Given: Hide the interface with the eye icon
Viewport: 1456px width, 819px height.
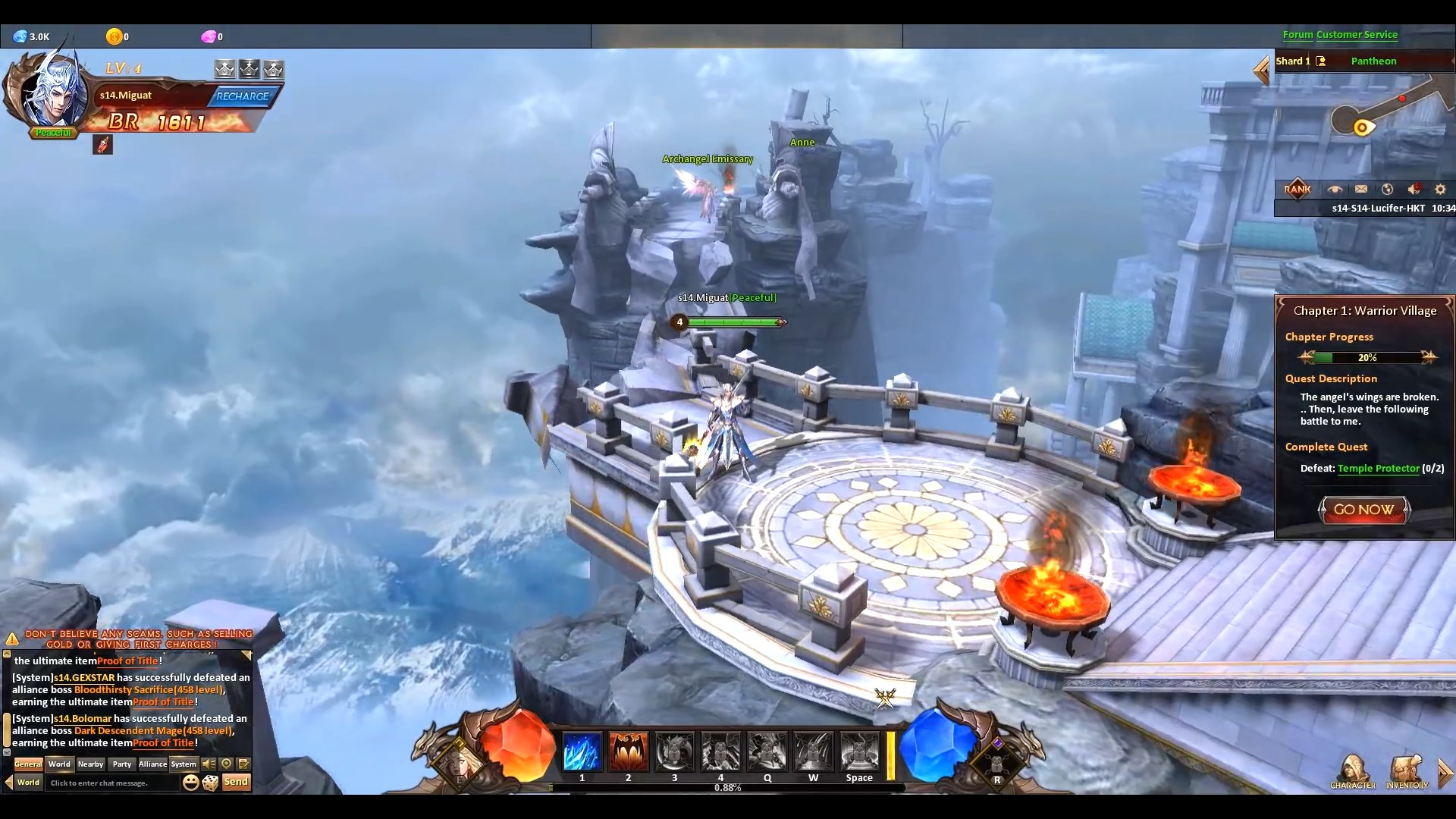Looking at the screenshot, I should point(1335,189).
